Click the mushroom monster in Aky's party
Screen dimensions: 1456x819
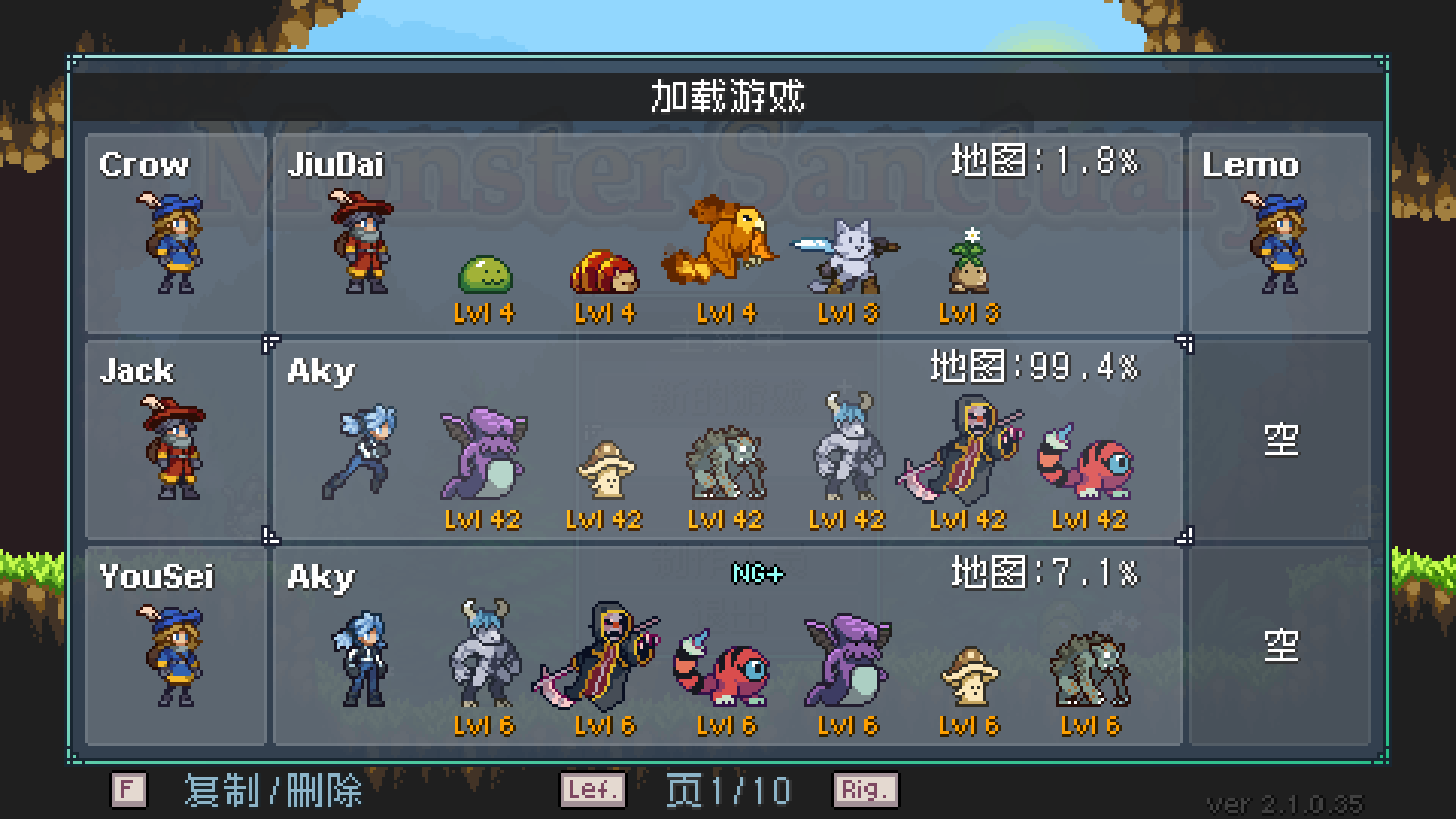[607, 466]
